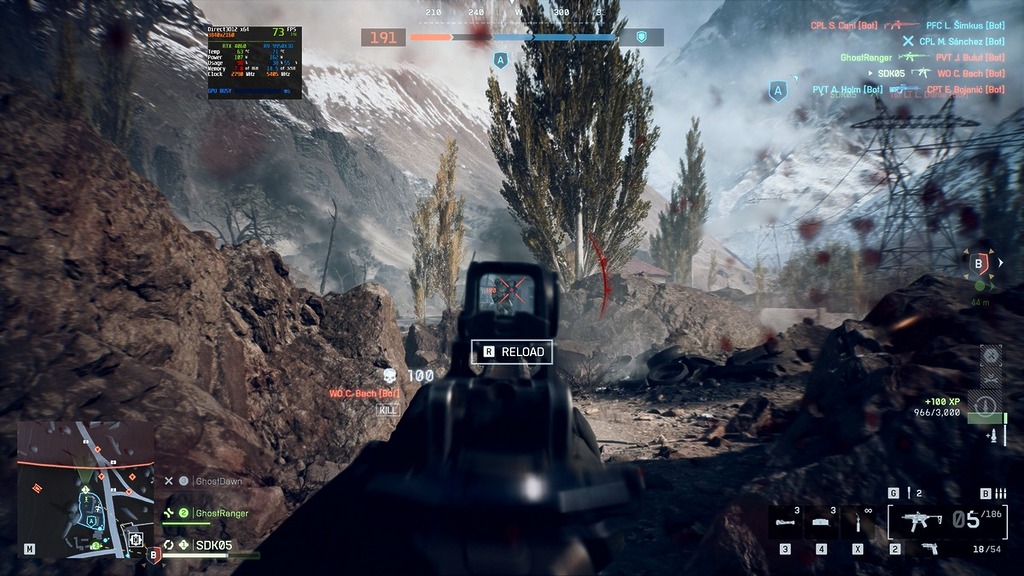This screenshot has height=576, width=1024.
Task: Click the grenade count icon
Action: point(911,493)
